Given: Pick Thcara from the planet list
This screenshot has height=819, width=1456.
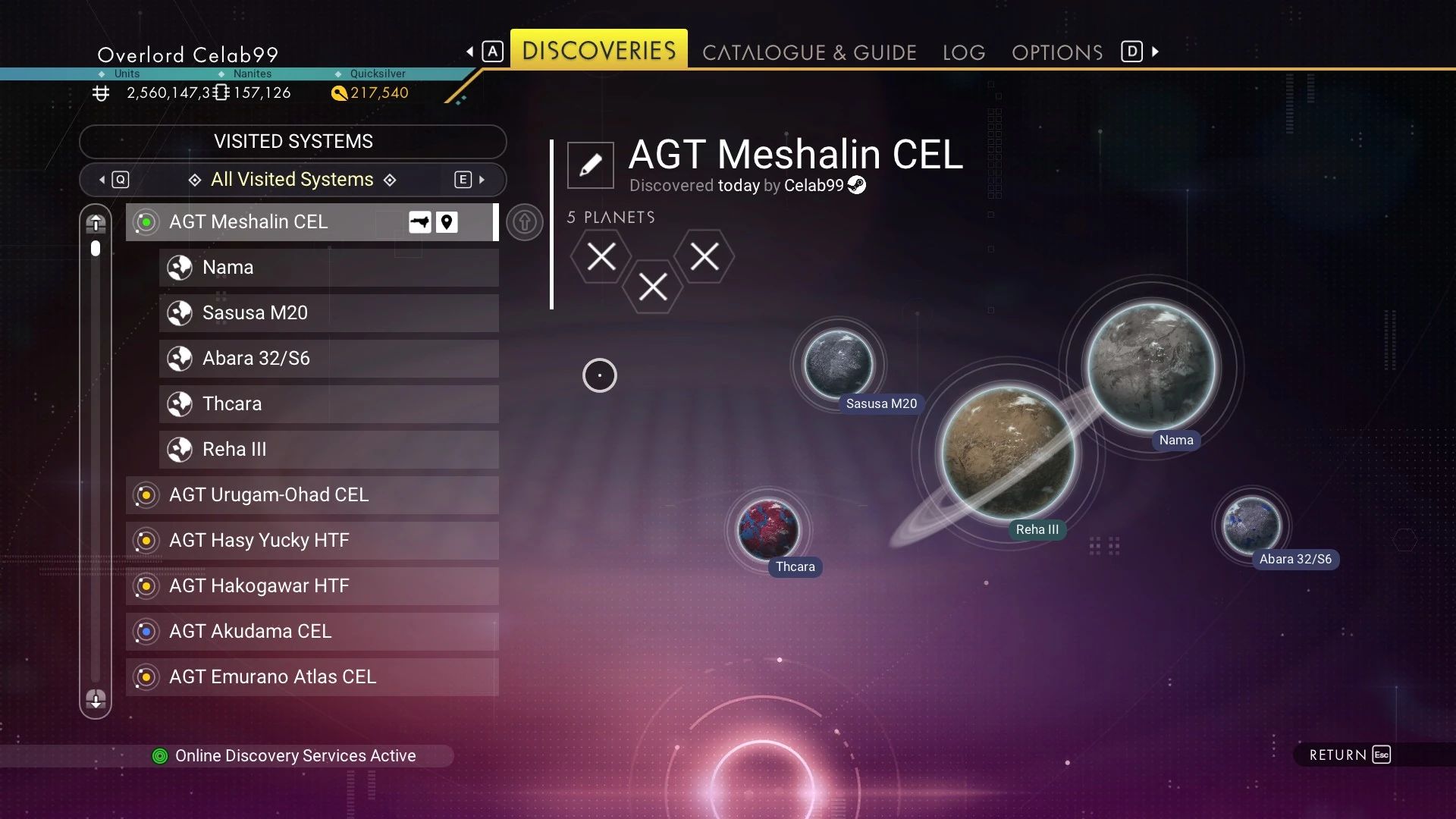Looking at the screenshot, I should click(x=328, y=404).
